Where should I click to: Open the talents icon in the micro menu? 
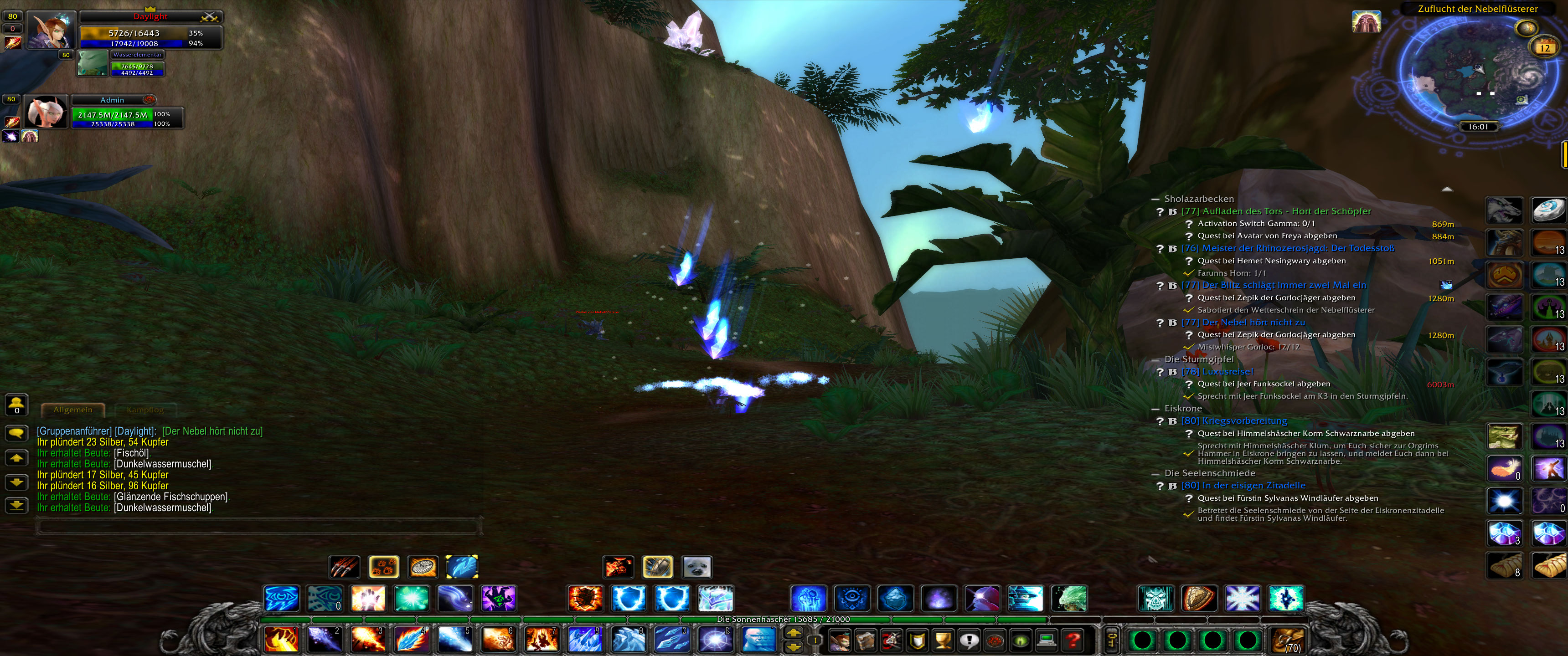[x=892, y=641]
